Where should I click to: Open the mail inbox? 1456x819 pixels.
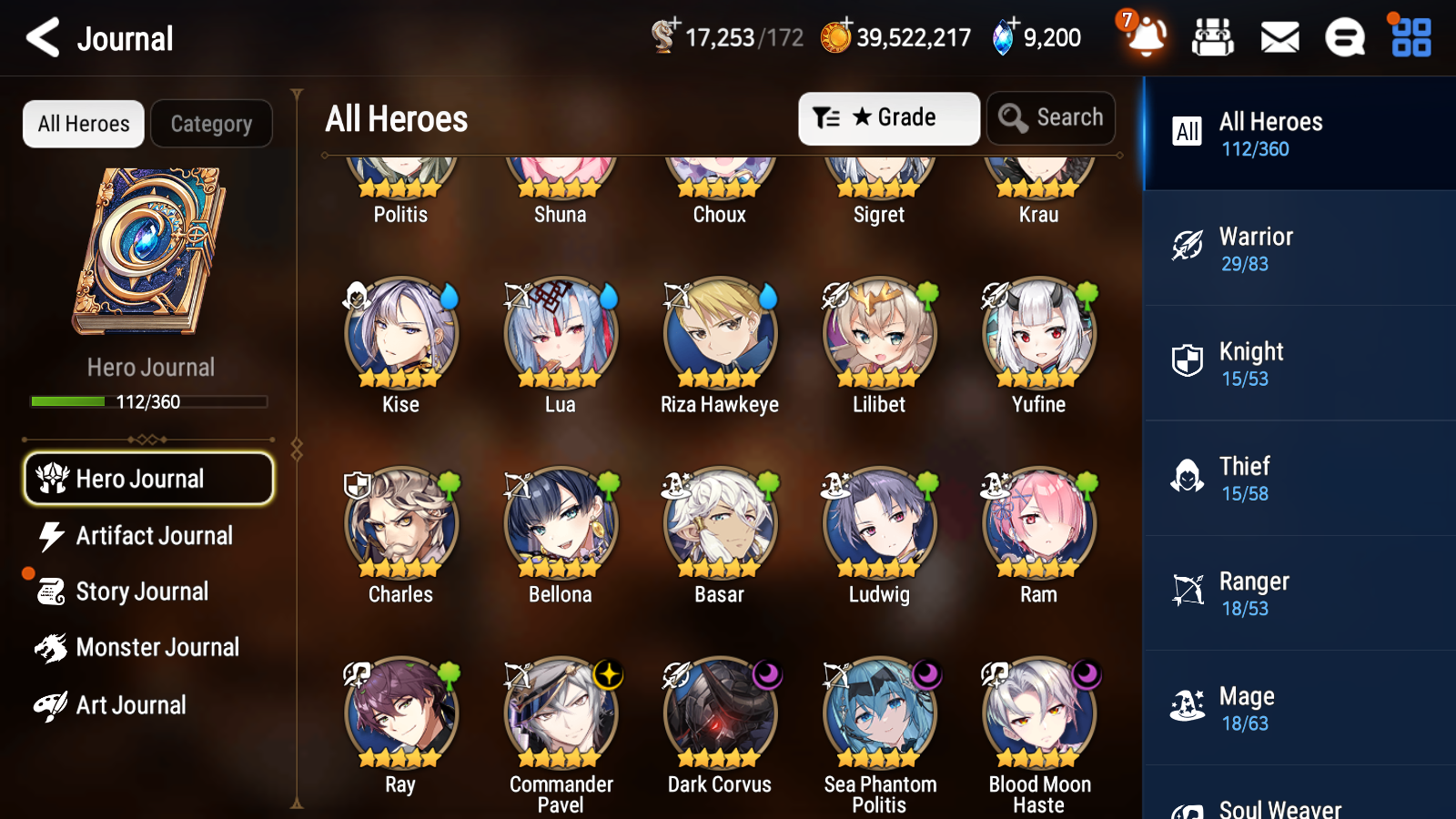point(1279,38)
